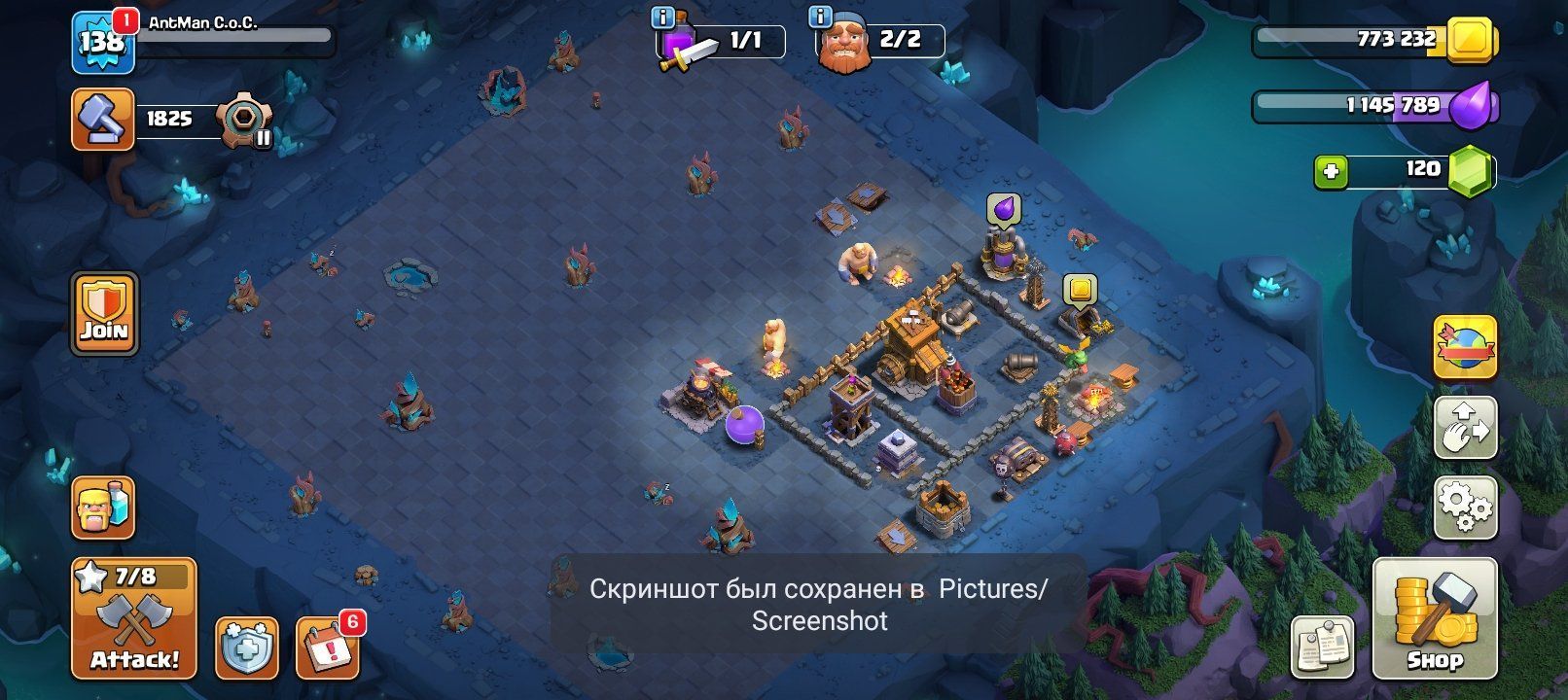Open the Shop
This screenshot has width=1568, height=700.
click(1435, 619)
